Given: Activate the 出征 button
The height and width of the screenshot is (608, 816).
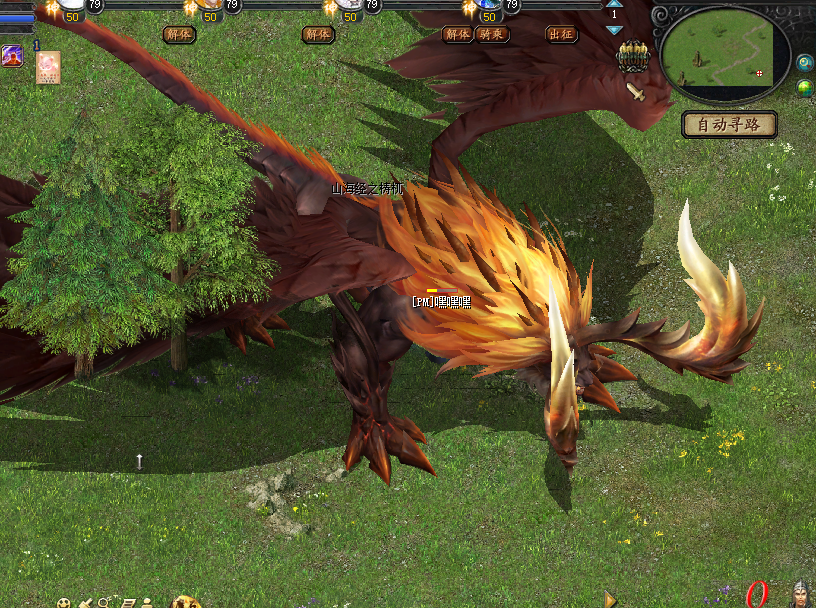Looking at the screenshot, I should tap(561, 34).
